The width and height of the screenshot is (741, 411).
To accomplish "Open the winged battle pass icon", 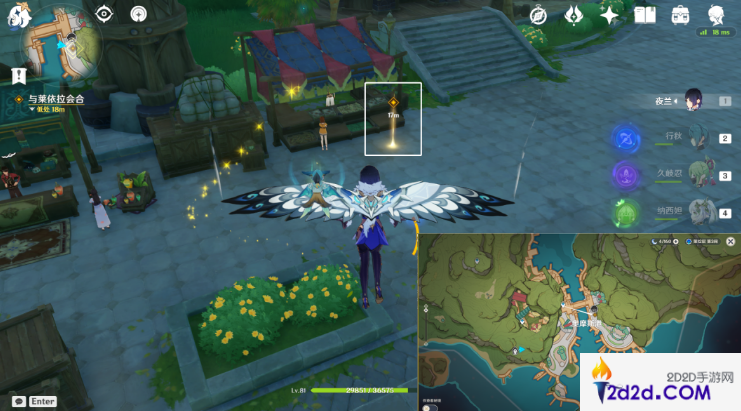I will [575, 15].
